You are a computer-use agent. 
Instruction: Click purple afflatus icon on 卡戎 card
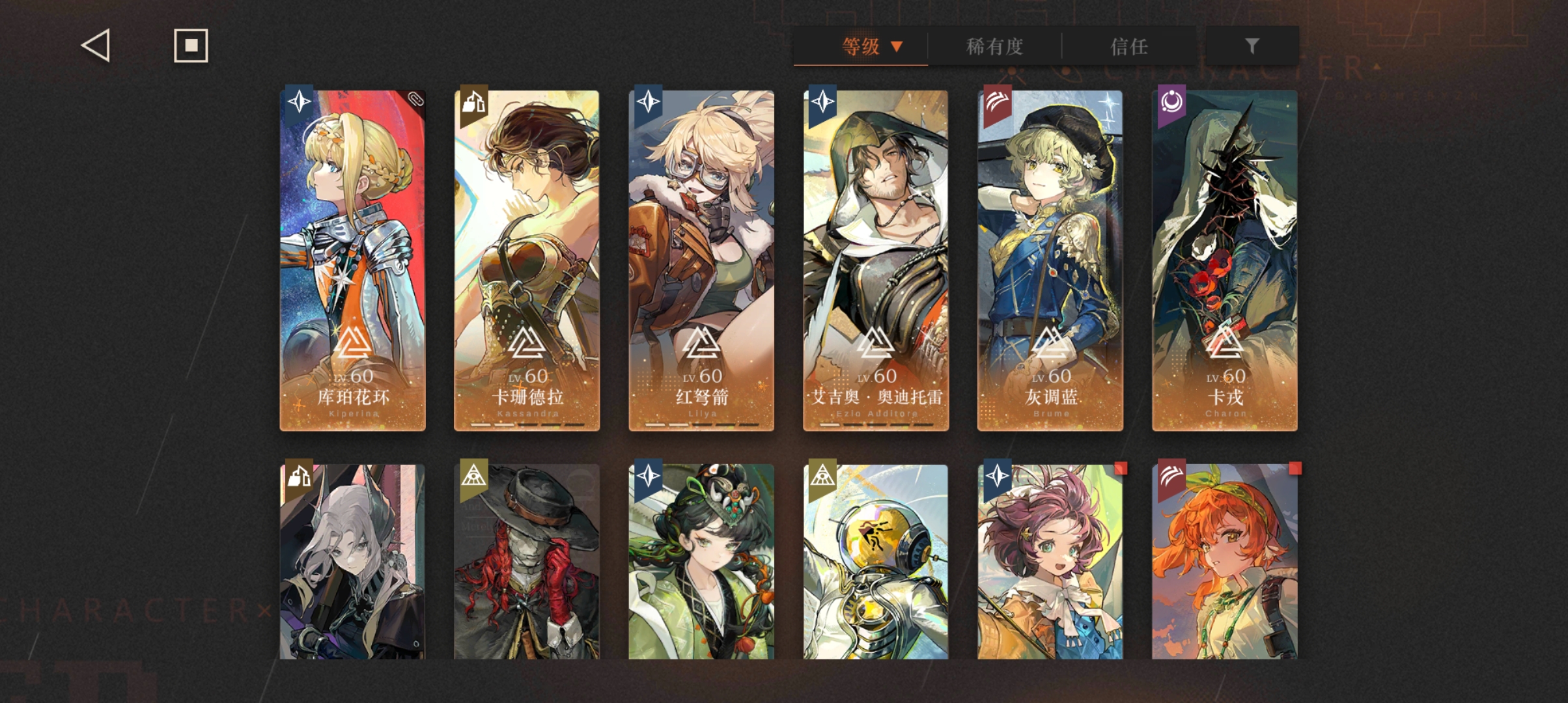1171,102
